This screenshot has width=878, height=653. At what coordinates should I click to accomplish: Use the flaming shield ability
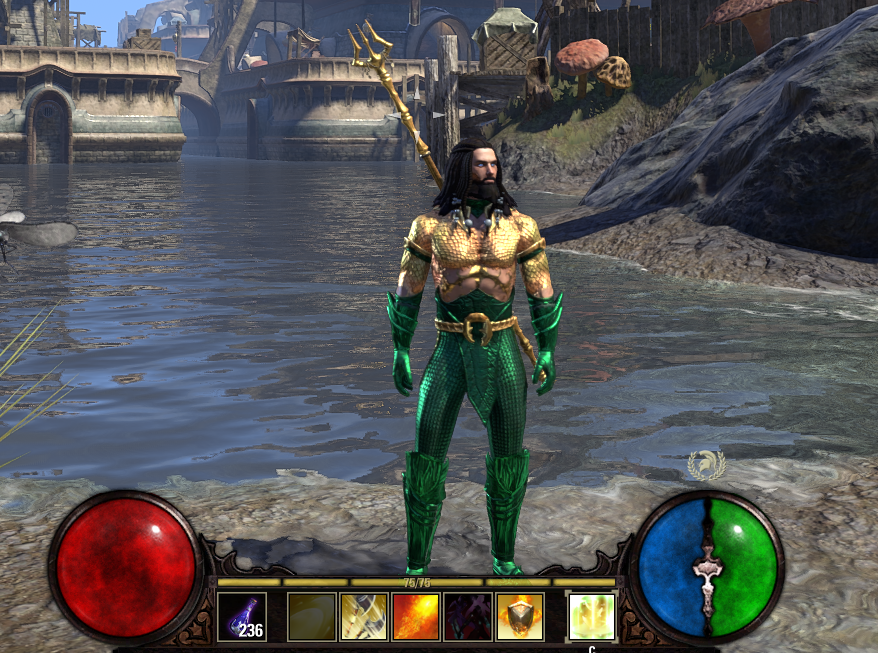[520, 617]
